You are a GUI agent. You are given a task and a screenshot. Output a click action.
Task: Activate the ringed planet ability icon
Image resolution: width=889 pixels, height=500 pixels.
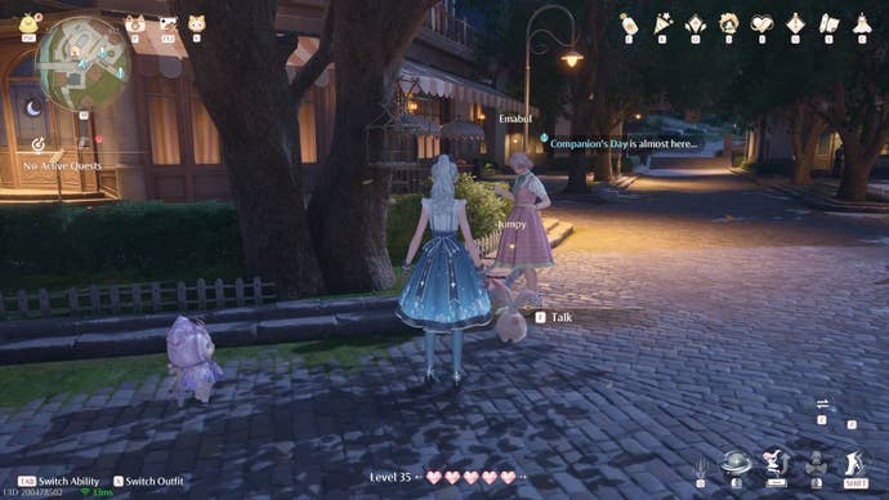pyautogui.click(x=737, y=463)
